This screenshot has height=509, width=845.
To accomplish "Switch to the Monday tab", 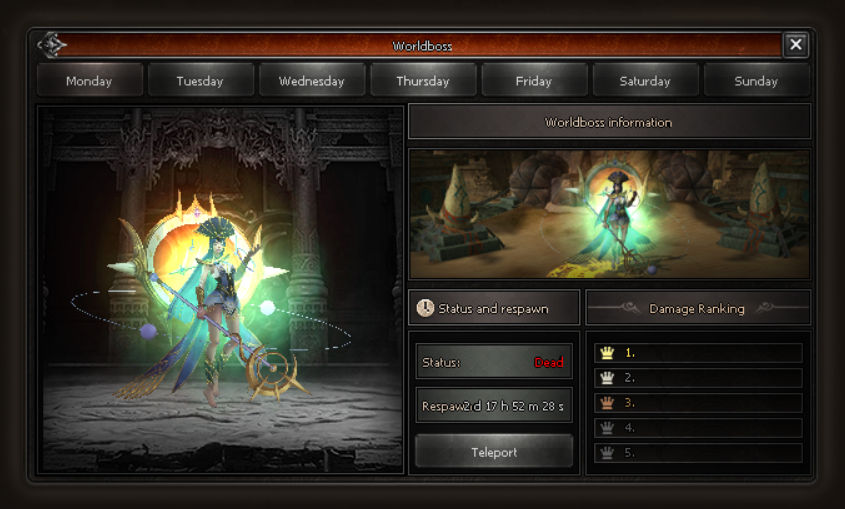I will (89, 81).
